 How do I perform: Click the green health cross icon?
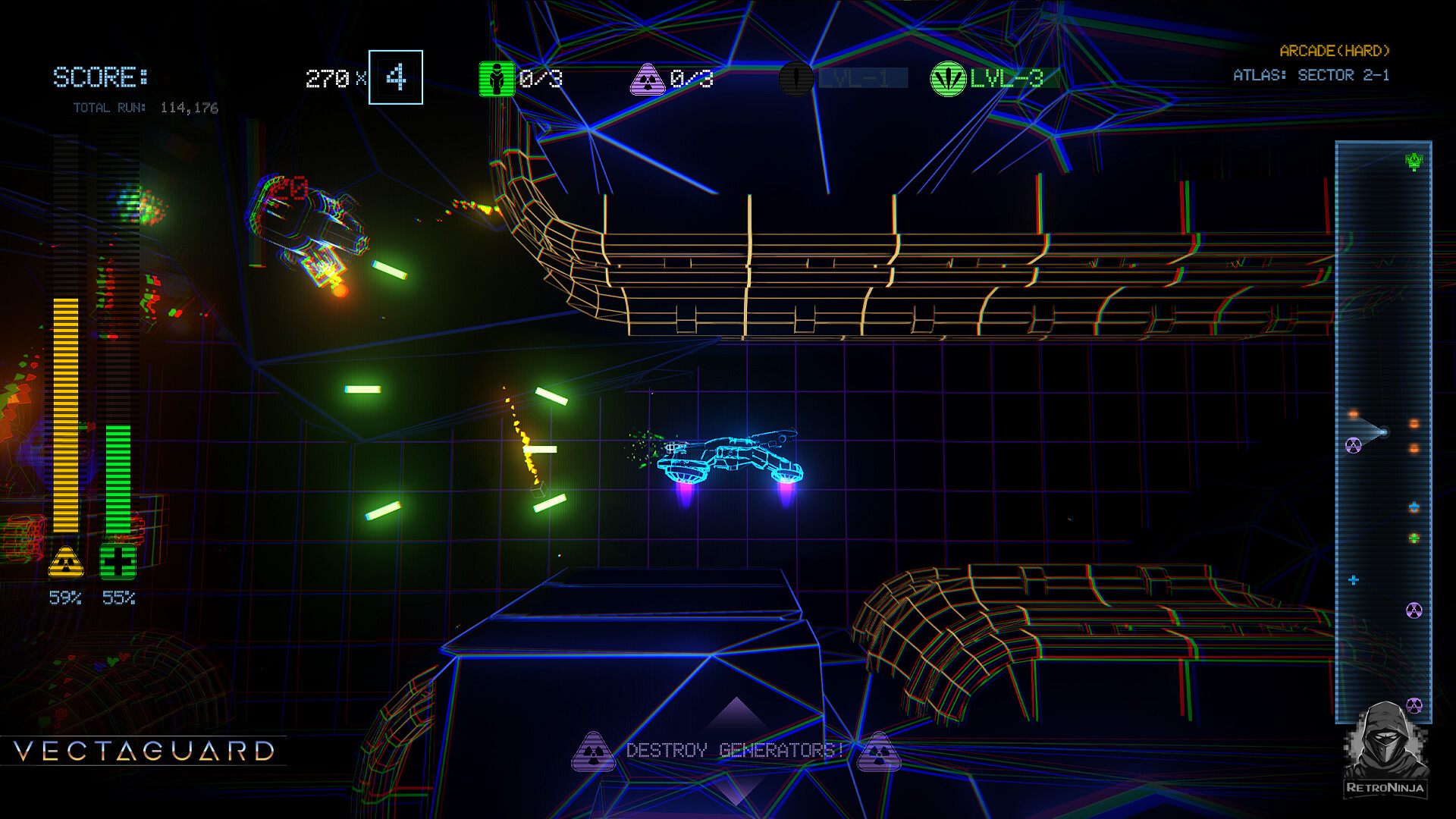[x=118, y=563]
